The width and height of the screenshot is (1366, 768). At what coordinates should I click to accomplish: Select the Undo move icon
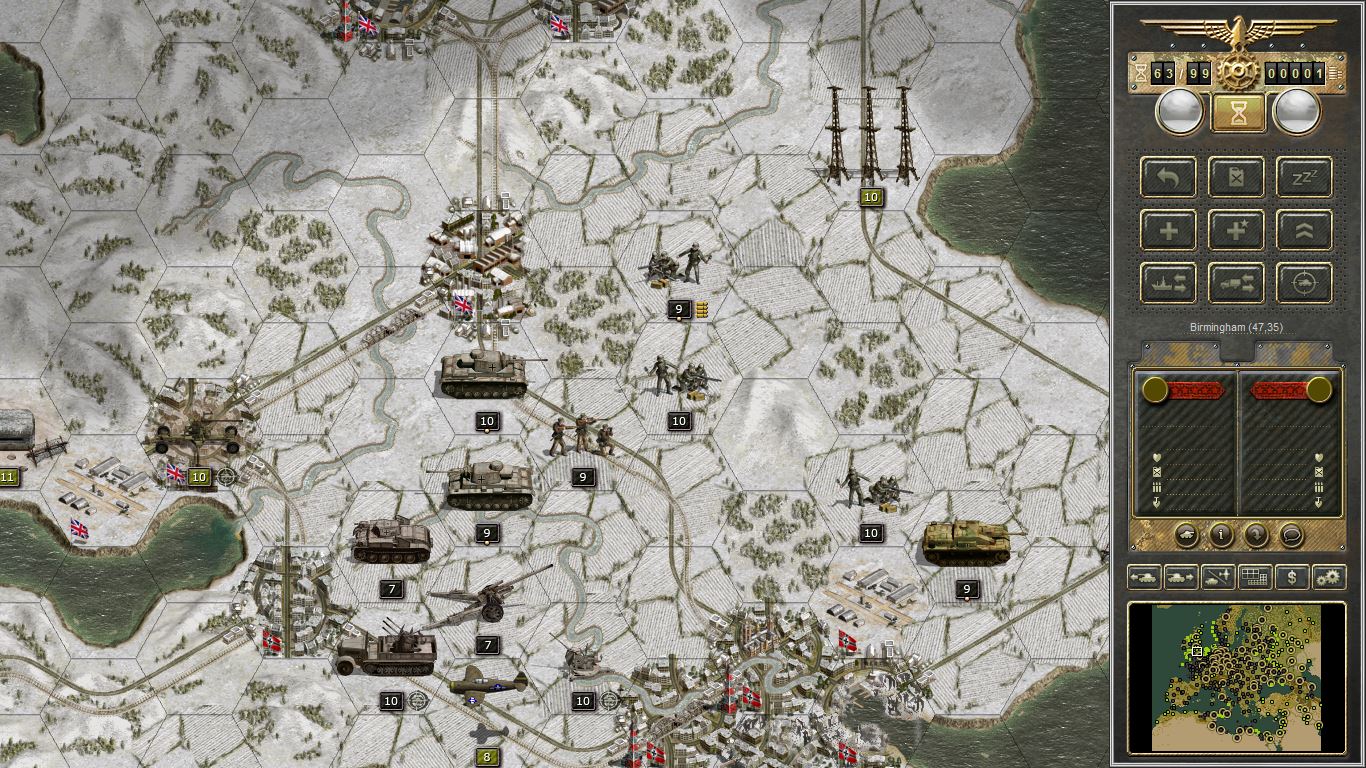pyautogui.click(x=1167, y=177)
